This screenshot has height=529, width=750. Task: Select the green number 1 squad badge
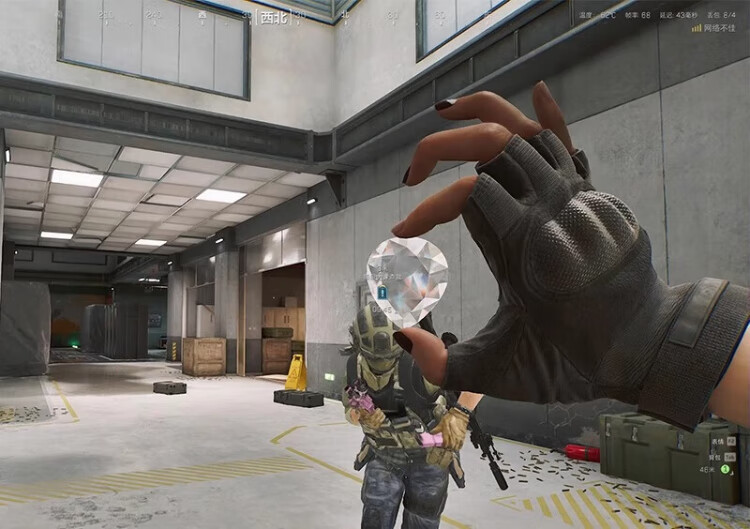click(x=726, y=469)
